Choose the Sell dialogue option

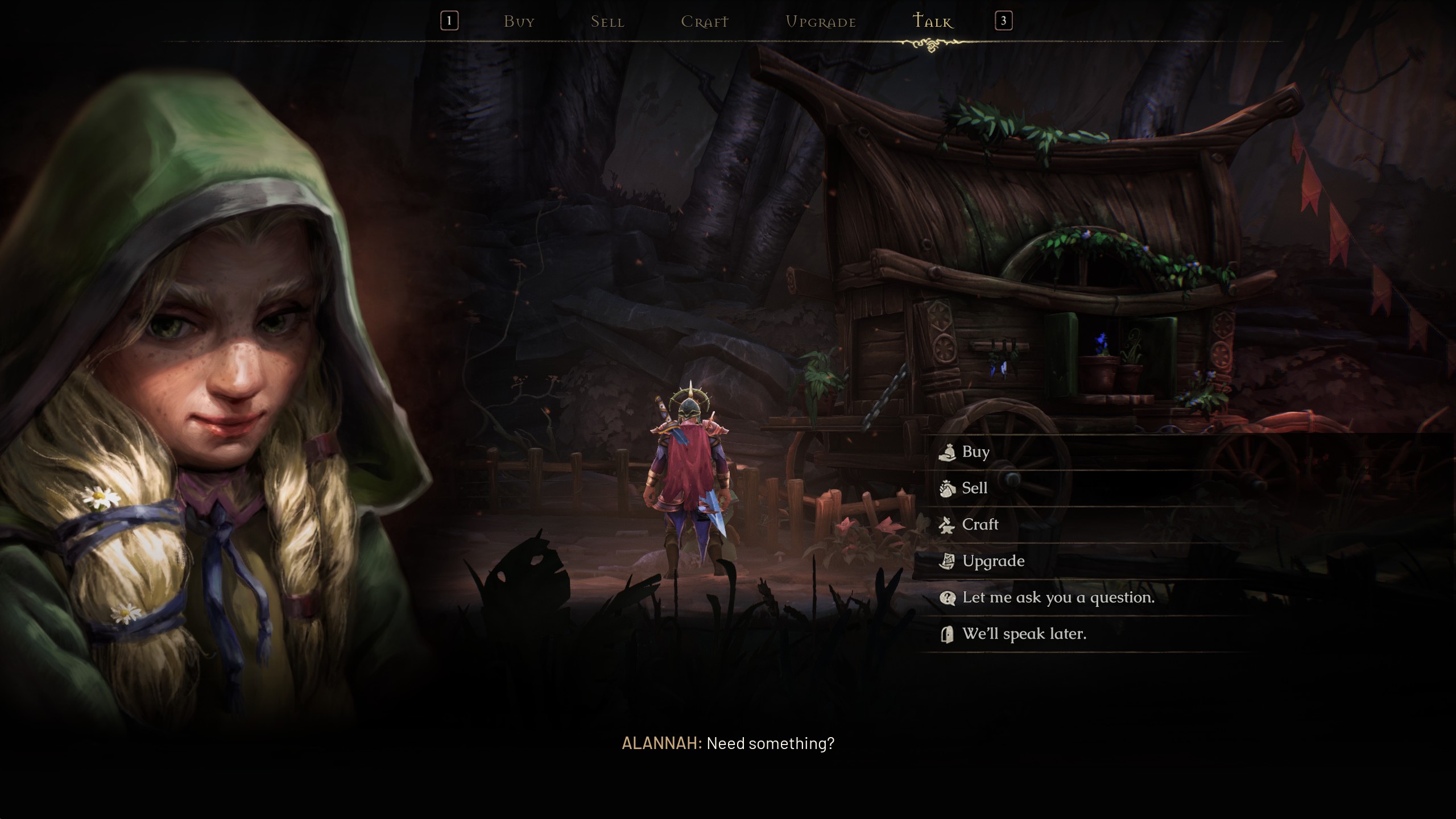[974, 488]
